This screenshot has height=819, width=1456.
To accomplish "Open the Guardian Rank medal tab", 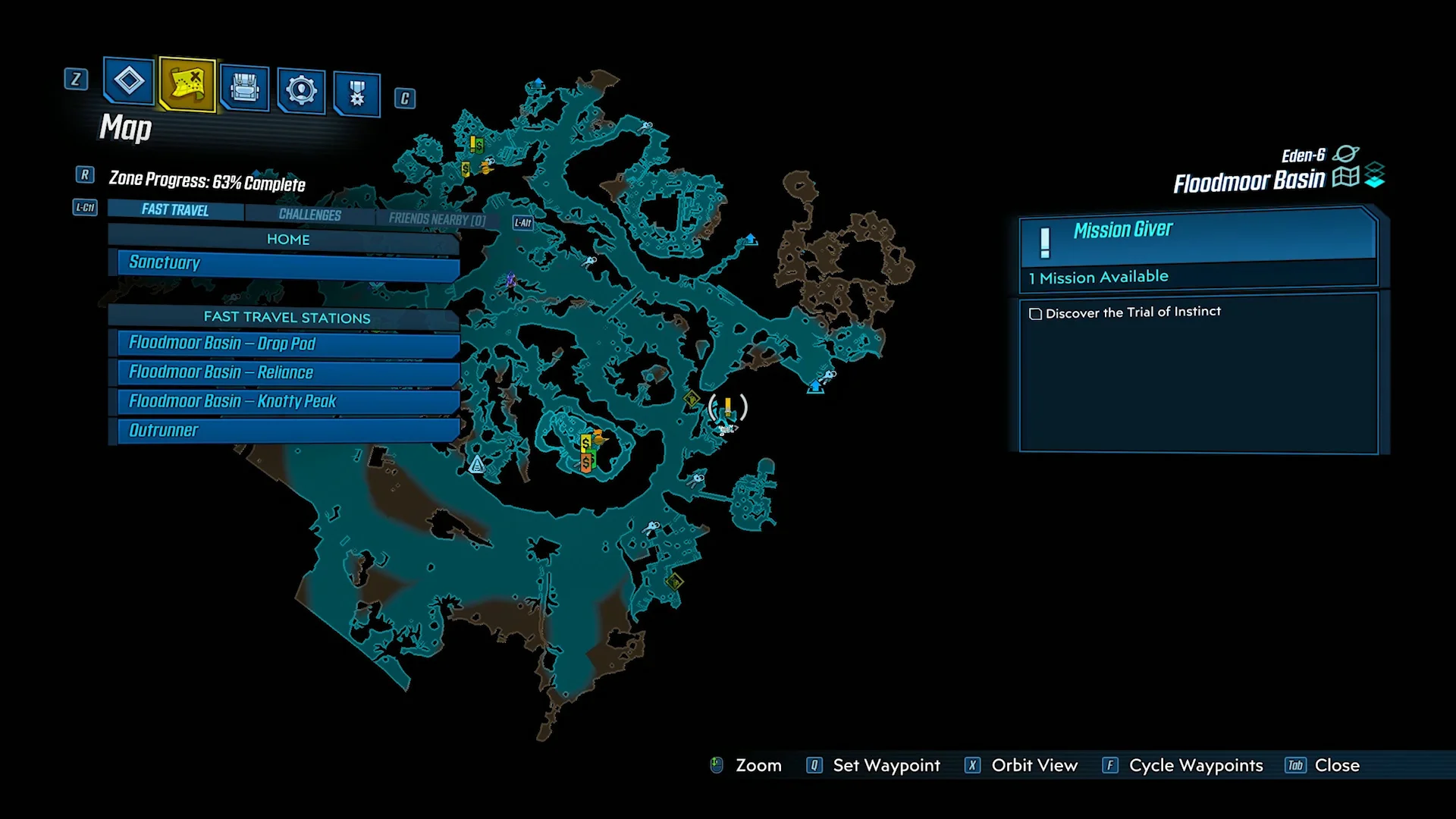I will [356, 94].
